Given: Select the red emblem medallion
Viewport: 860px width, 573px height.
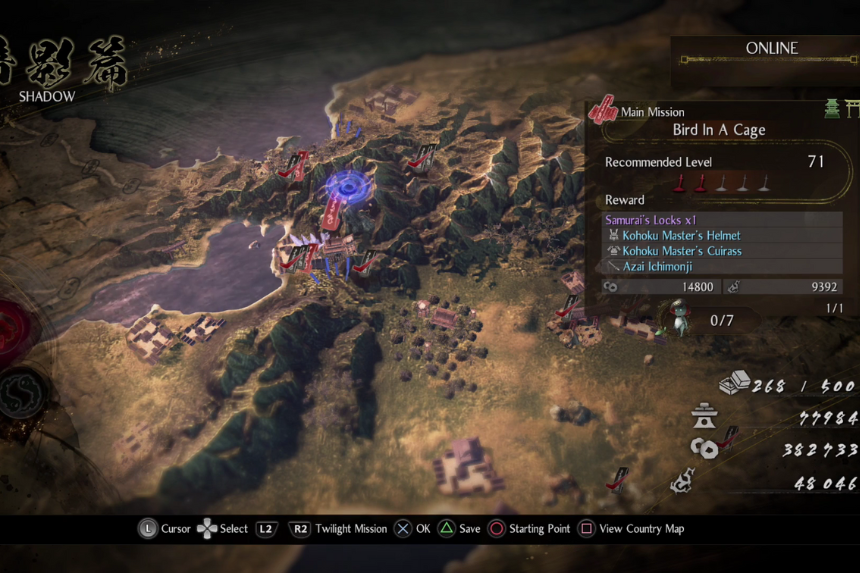Looking at the screenshot, I should [14, 330].
